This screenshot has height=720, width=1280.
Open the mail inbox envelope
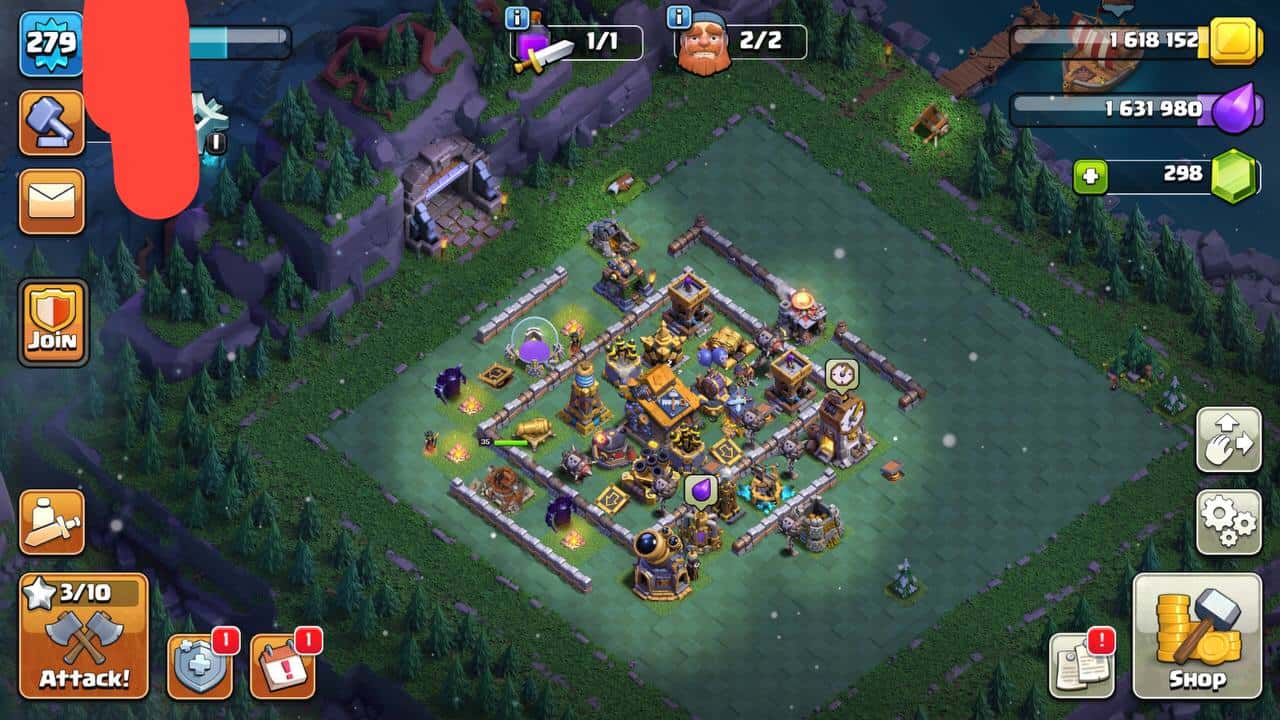tap(51, 200)
